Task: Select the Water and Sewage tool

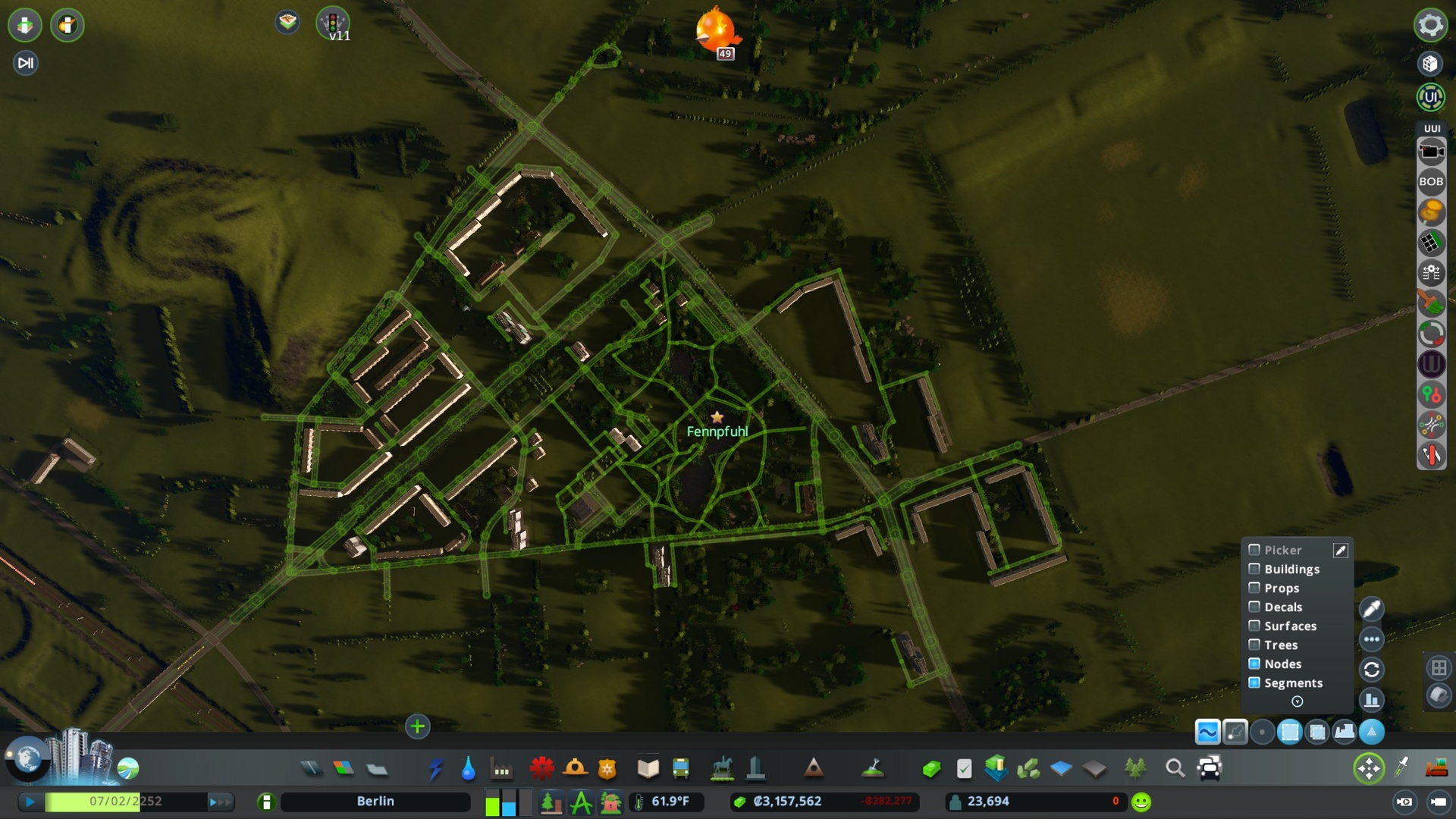Action: tap(468, 768)
